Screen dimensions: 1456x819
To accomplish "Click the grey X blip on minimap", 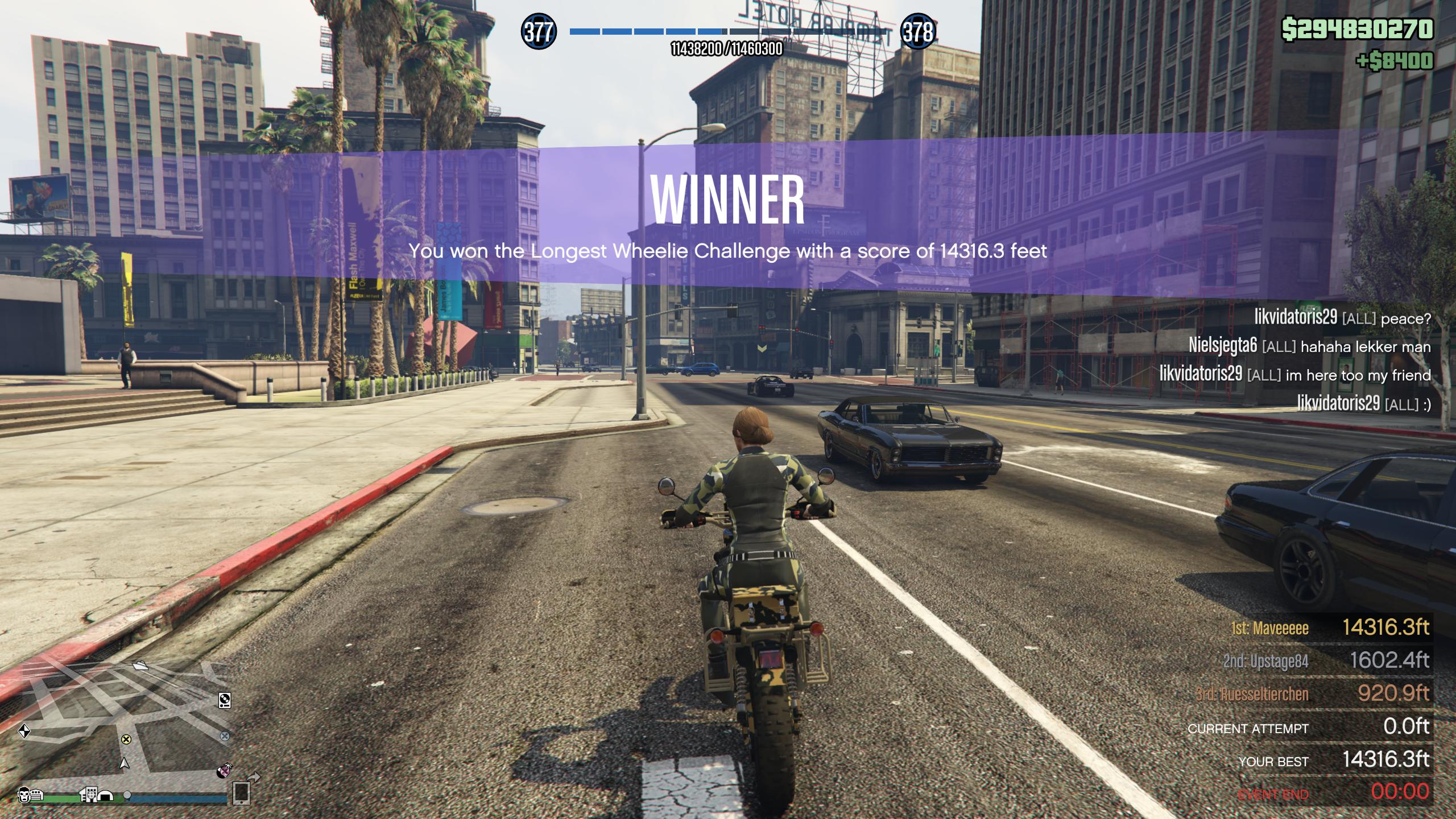I will 225,736.
